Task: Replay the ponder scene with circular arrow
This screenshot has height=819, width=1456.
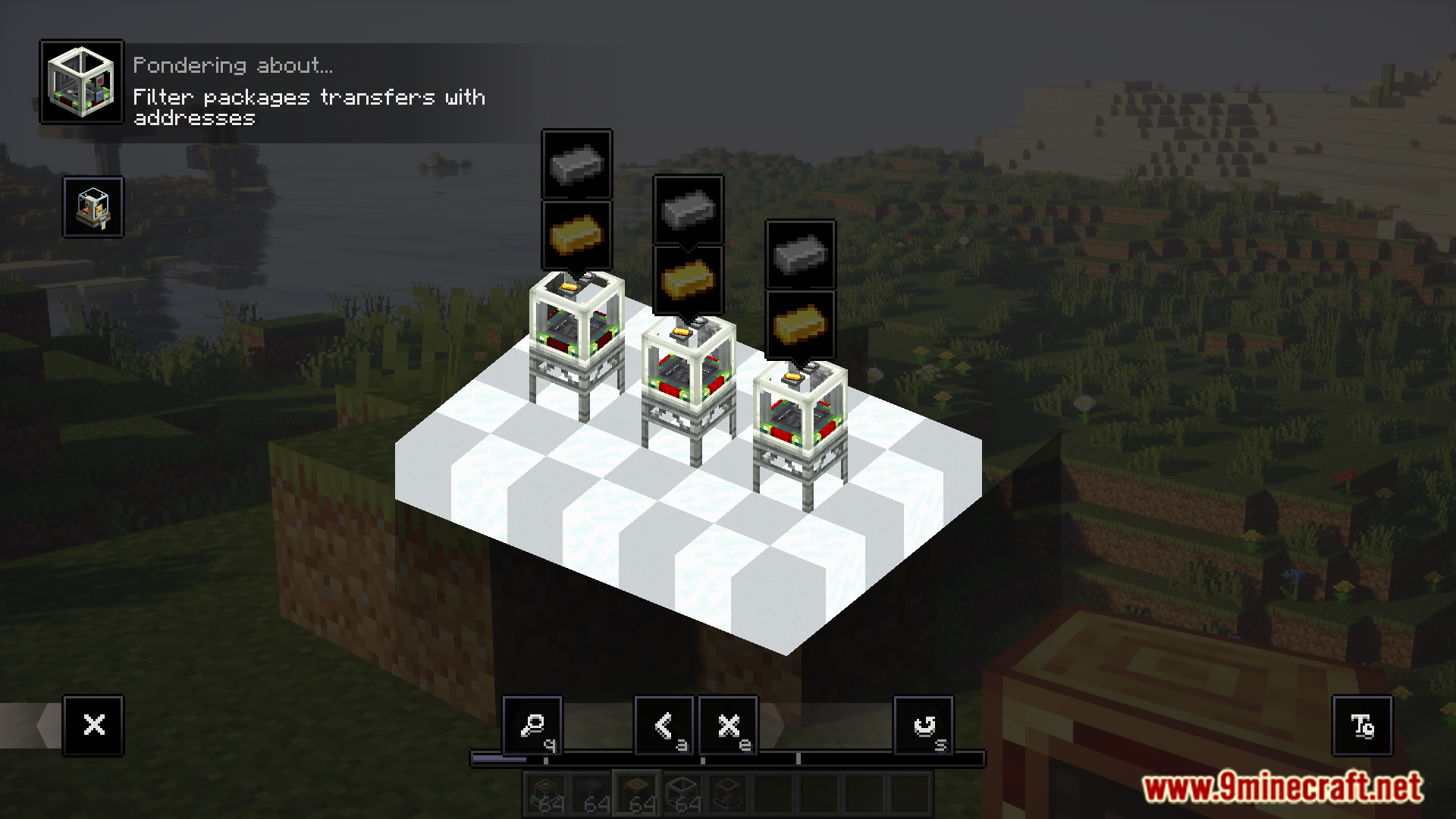Action: click(x=924, y=726)
